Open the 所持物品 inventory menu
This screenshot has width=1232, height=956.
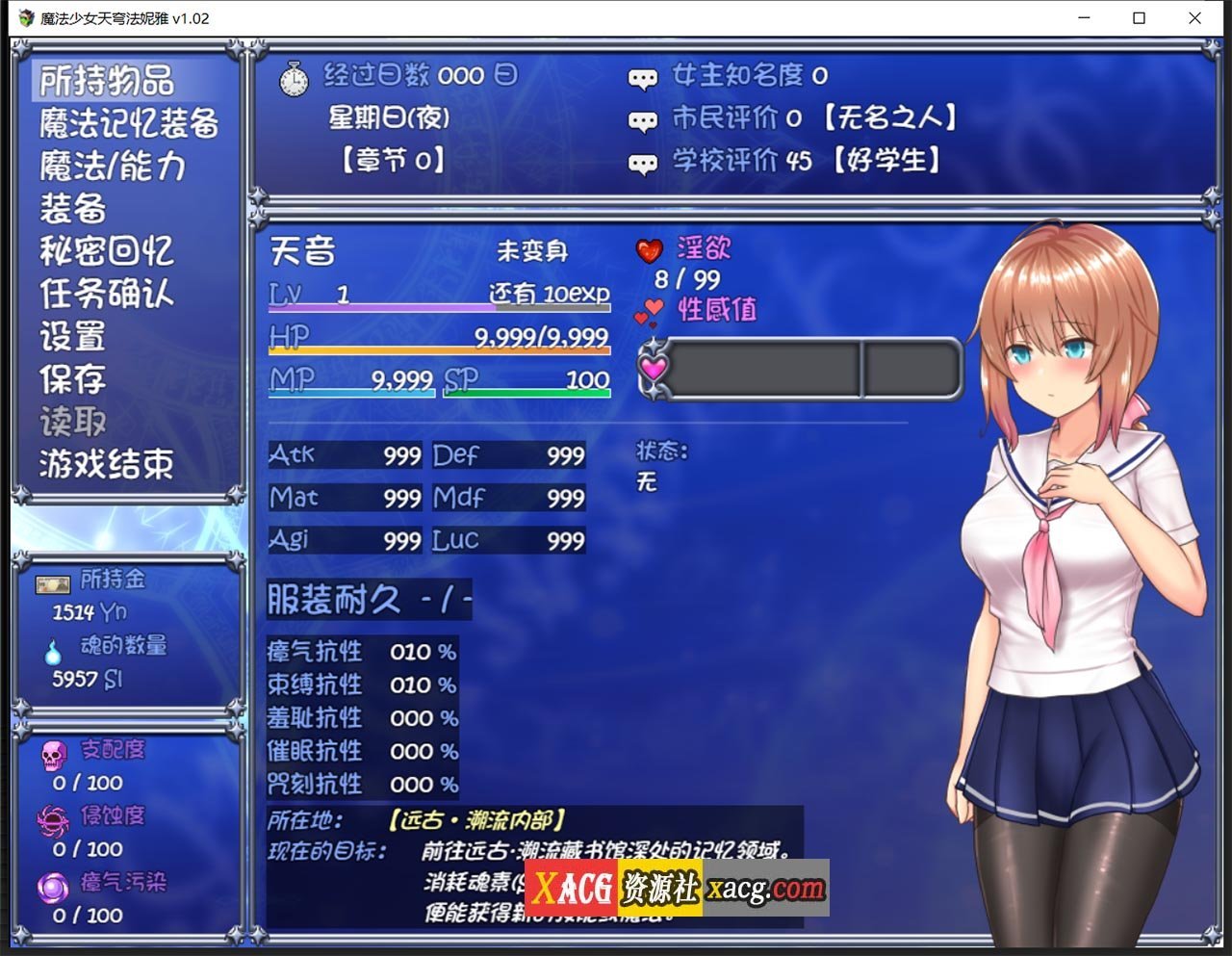click(x=106, y=82)
